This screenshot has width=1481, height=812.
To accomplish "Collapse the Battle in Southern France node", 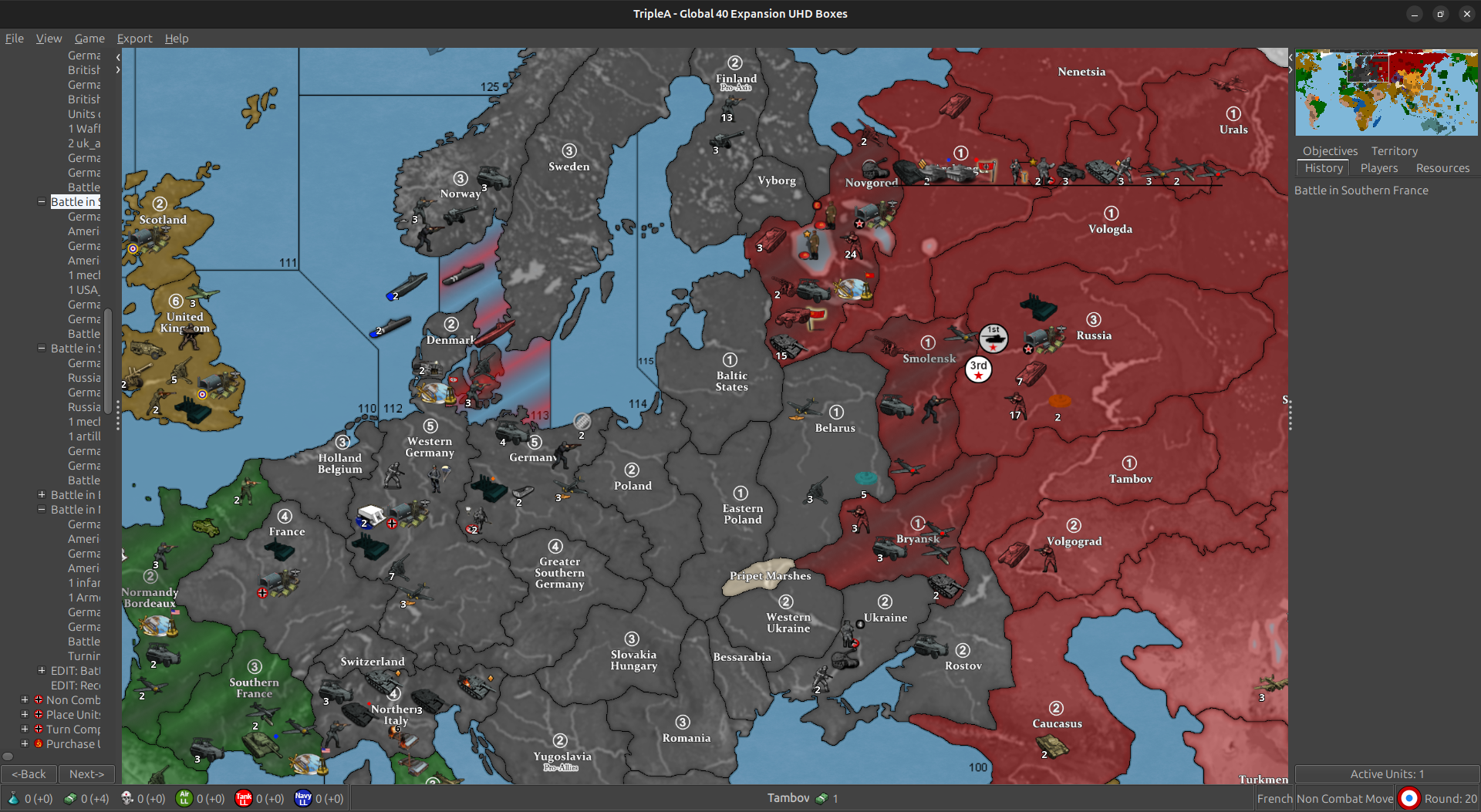I will [x=40, y=201].
